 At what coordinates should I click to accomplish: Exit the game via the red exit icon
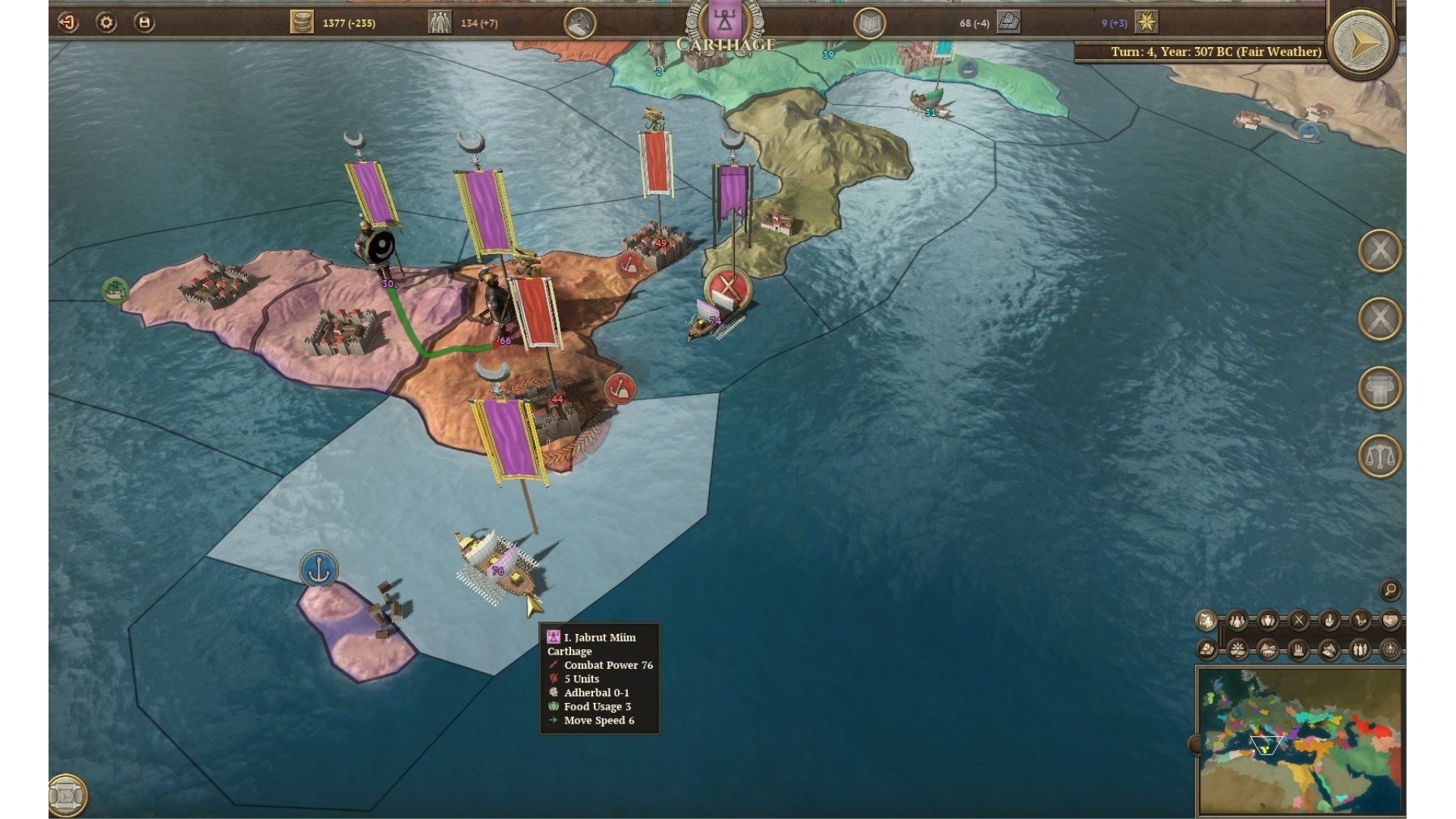(x=68, y=23)
